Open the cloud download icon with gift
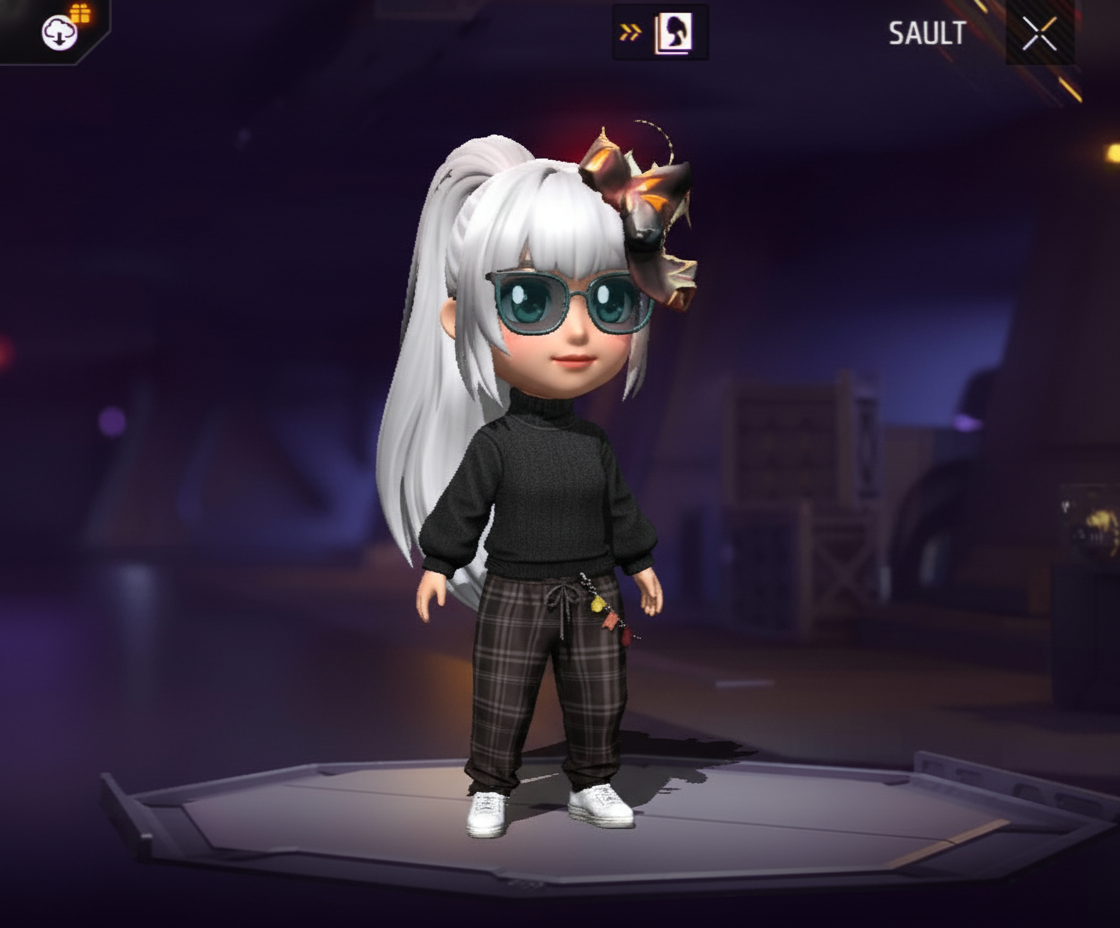Image resolution: width=1120 pixels, height=928 pixels. pos(61,32)
